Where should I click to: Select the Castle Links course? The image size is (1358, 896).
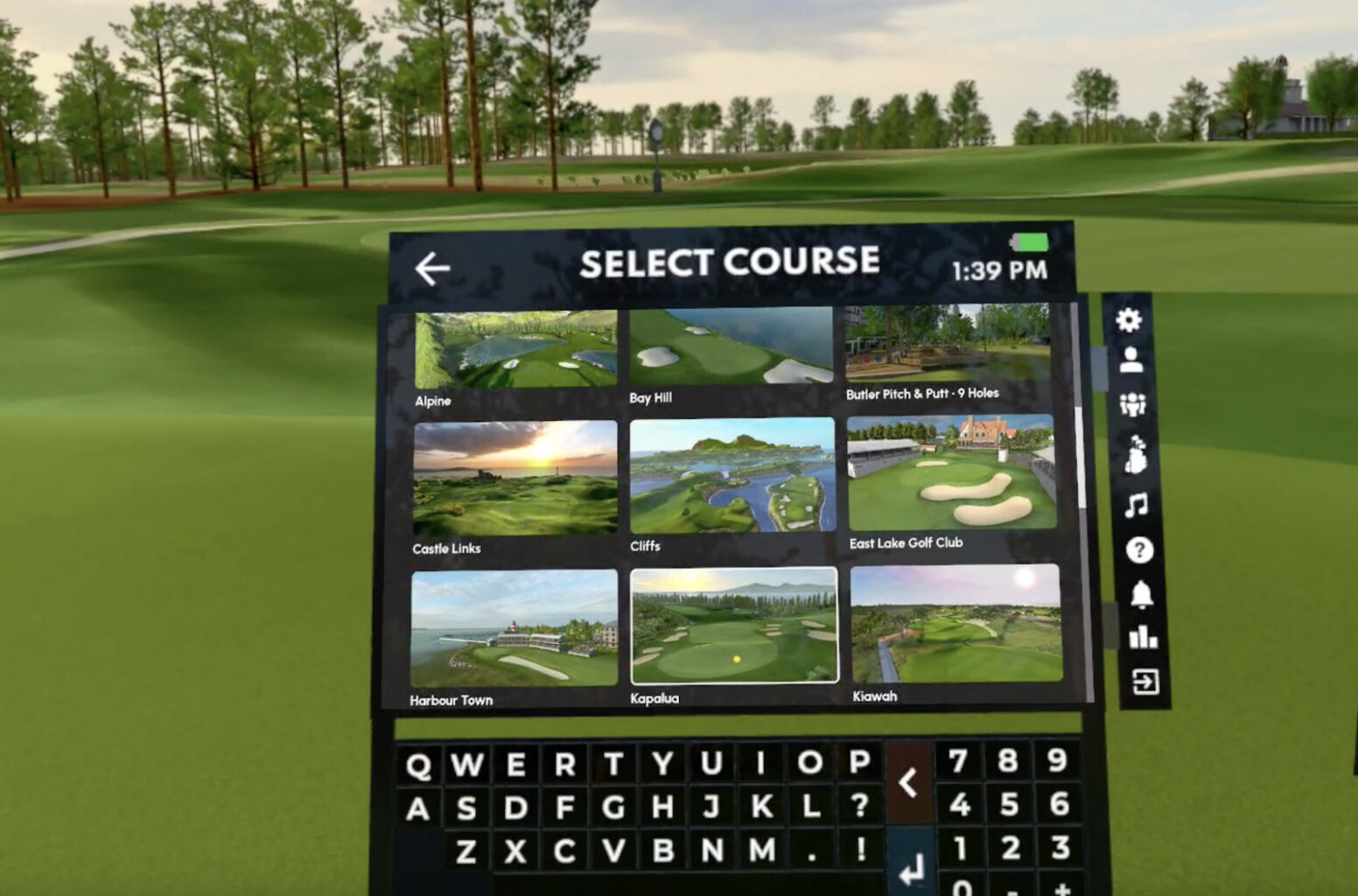pyautogui.click(x=512, y=477)
